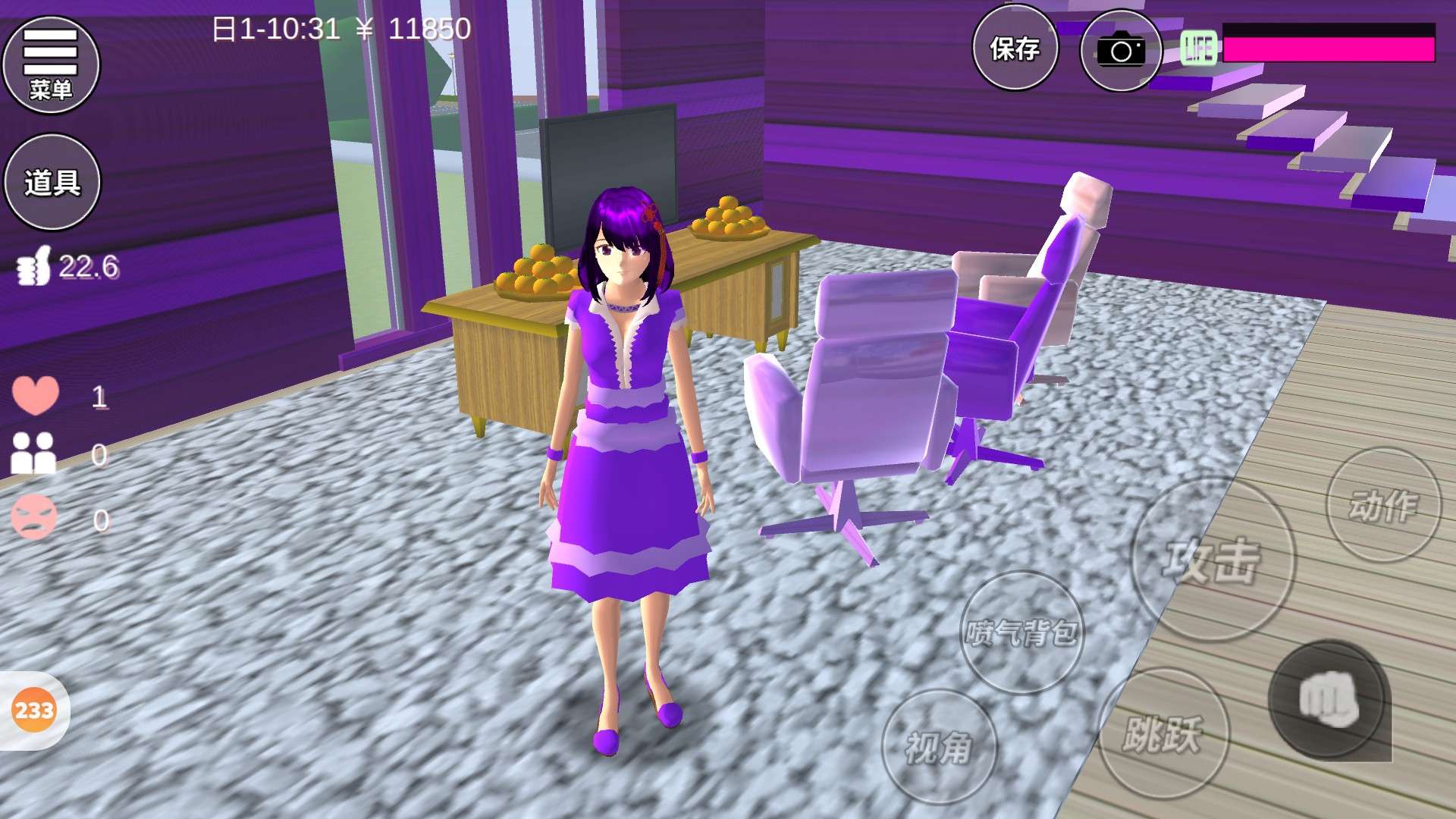The image size is (1456, 819).
Task: Activate the 喷气背包 jetpack button
Action: pyautogui.click(x=1021, y=632)
